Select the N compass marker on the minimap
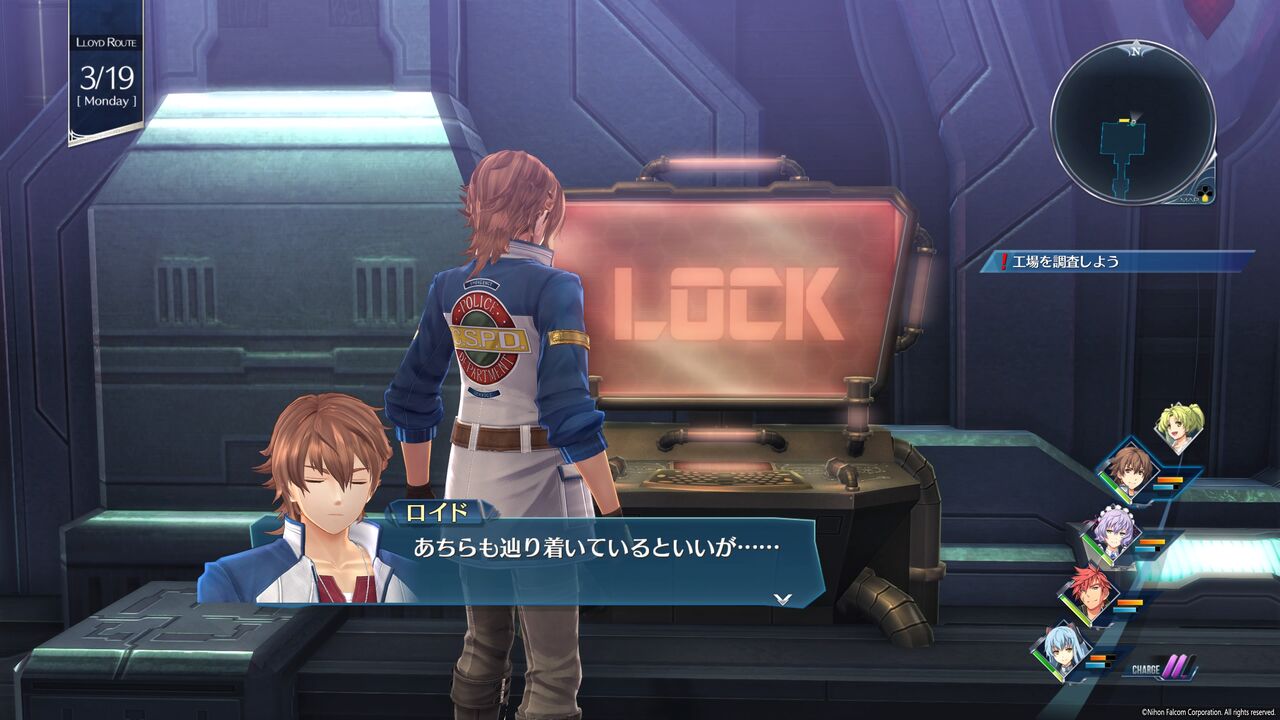This screenshot has width=1280, height=720. (x=1135, y=50)
